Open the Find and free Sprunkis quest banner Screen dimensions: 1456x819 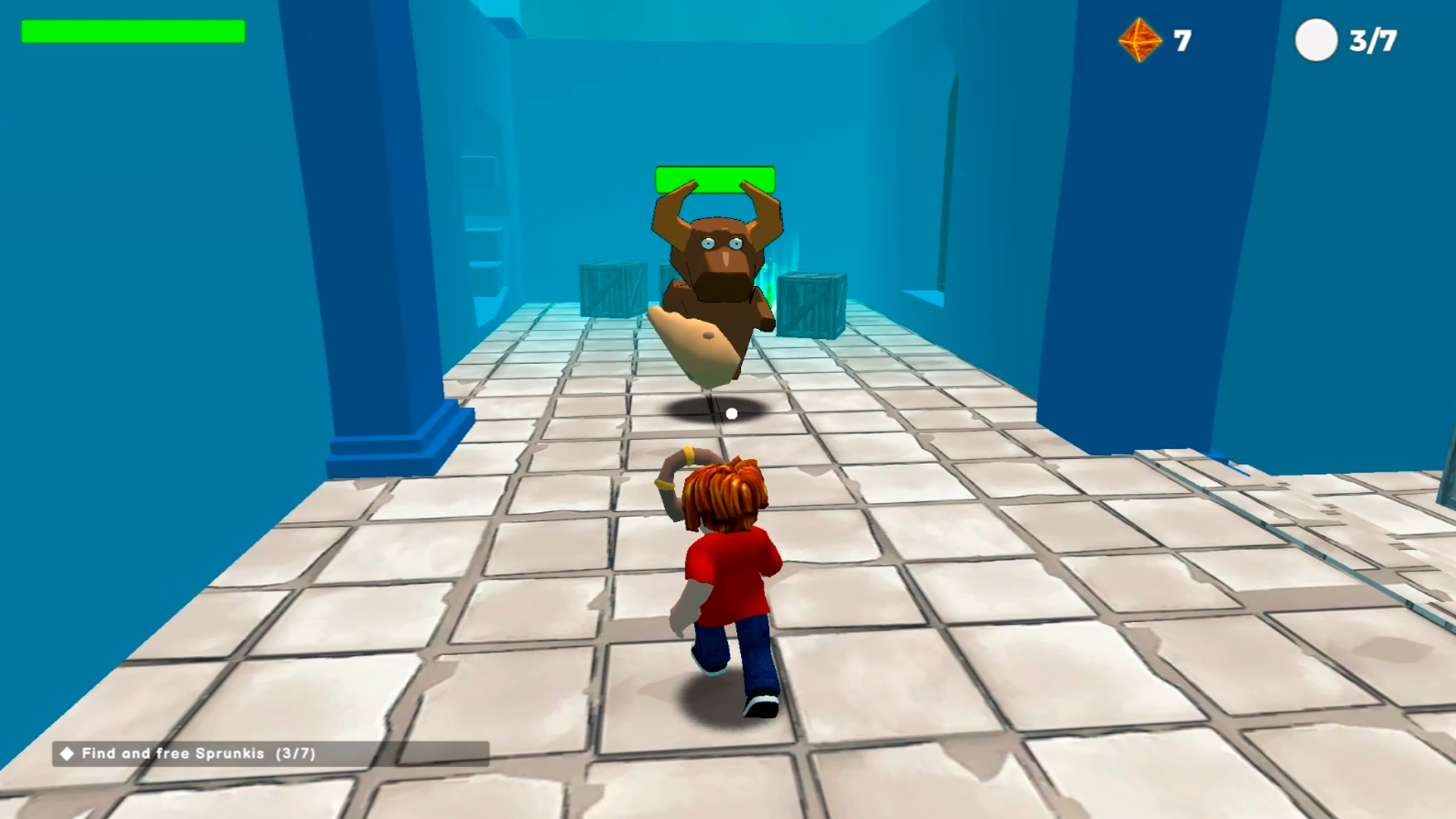tap(190, 754)
